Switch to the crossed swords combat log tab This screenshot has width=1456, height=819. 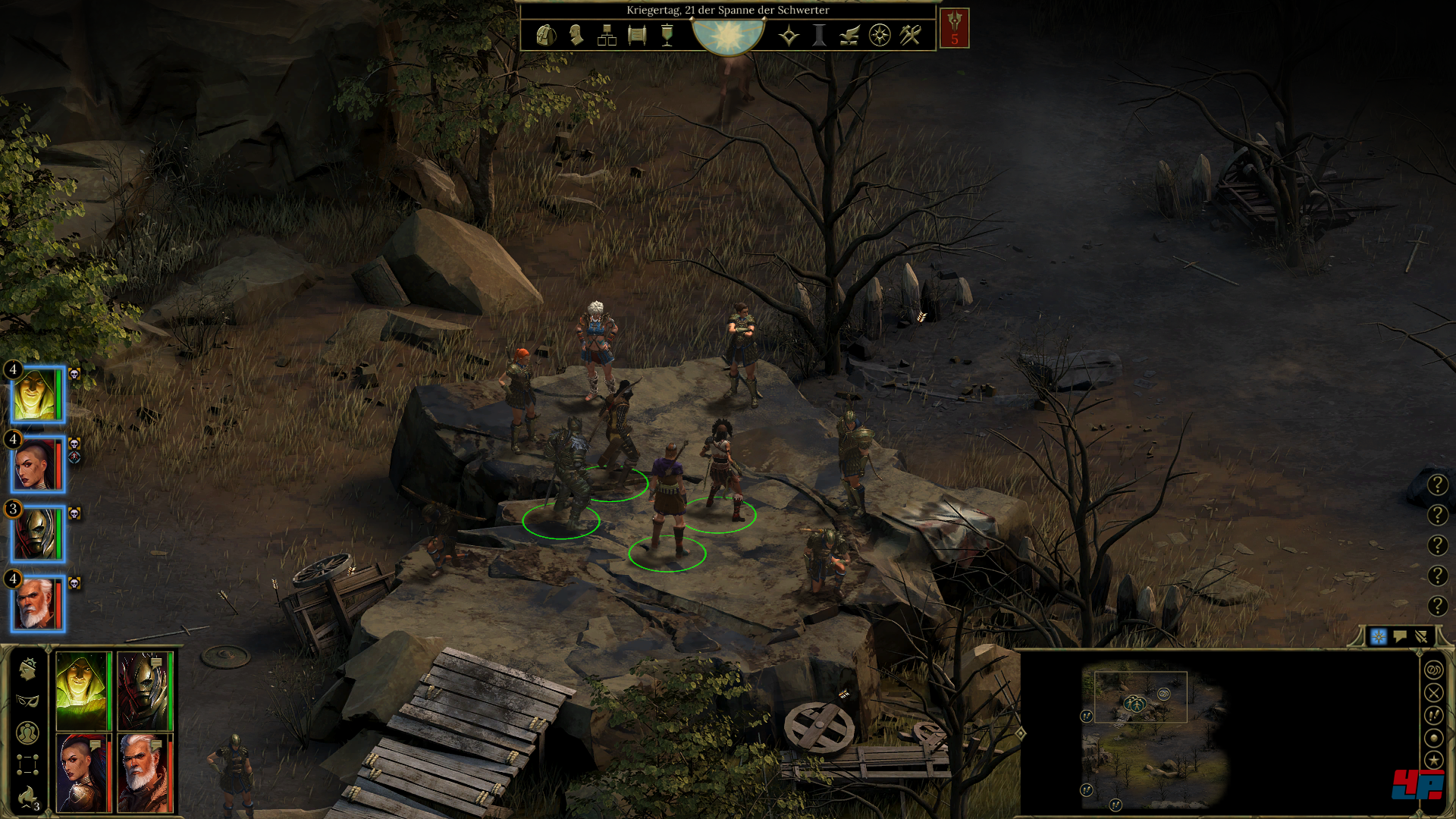point(1421,636)
